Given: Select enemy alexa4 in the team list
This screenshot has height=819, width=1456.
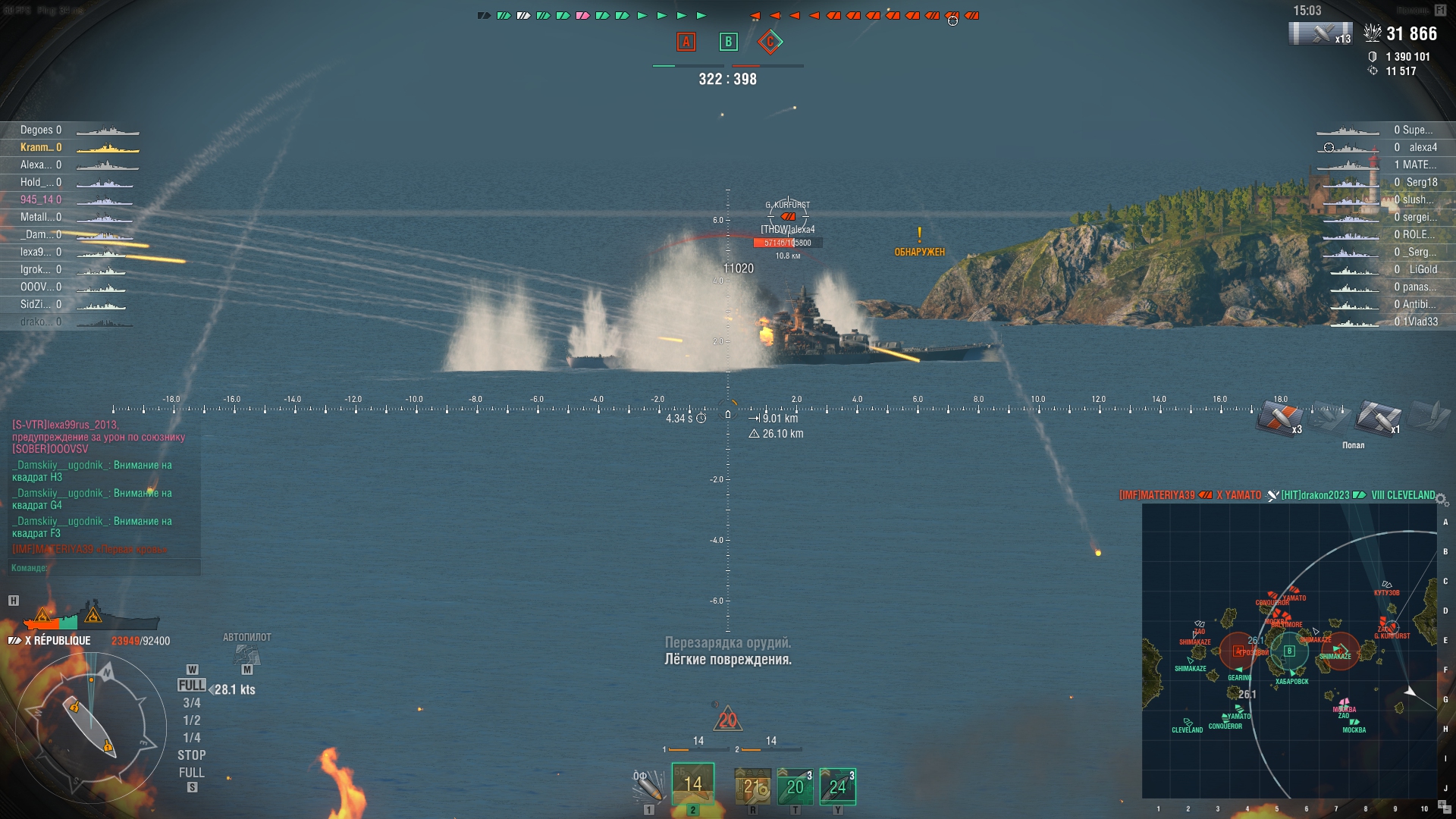Looking at the screenshot, I should pos(1423,148).
